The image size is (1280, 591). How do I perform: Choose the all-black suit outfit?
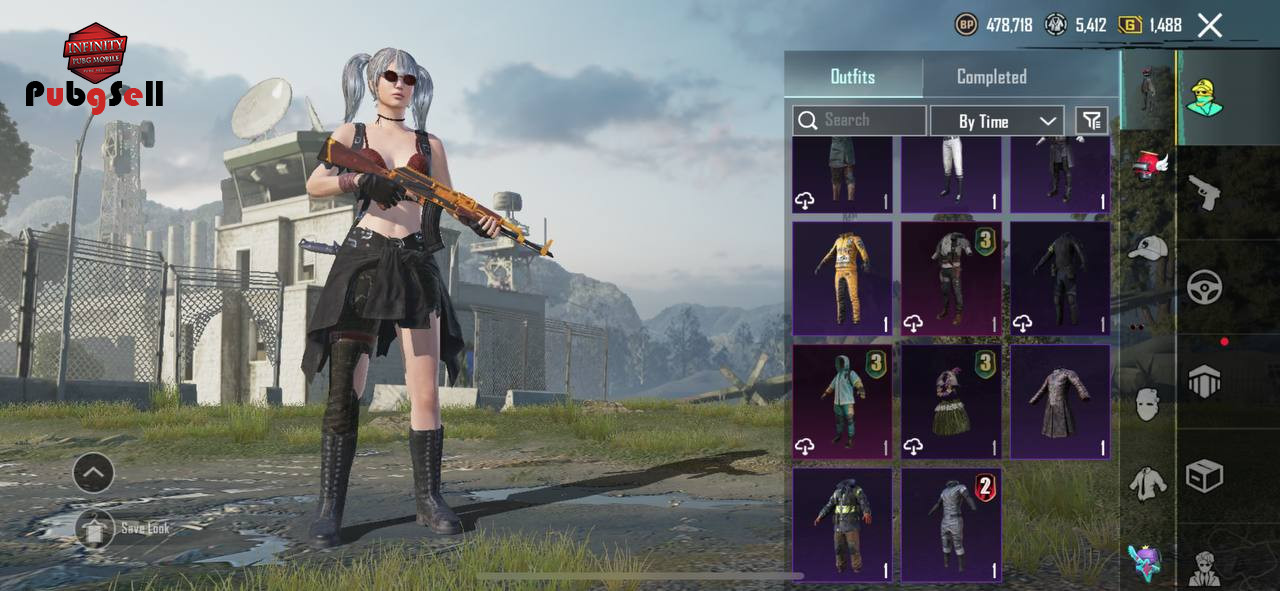(1060, 278)
